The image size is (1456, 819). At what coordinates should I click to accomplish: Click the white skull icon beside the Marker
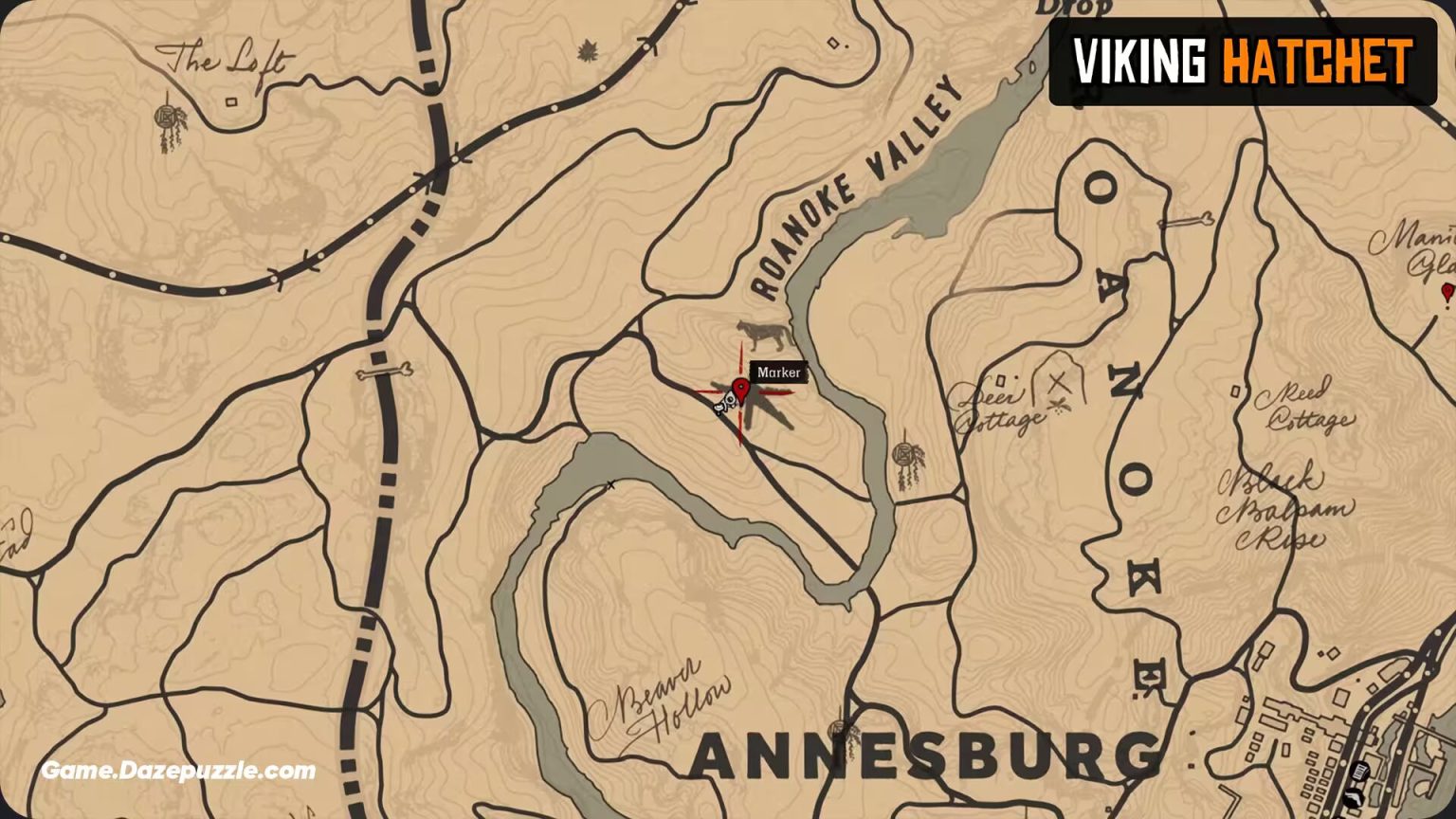[x=727, y=402]
